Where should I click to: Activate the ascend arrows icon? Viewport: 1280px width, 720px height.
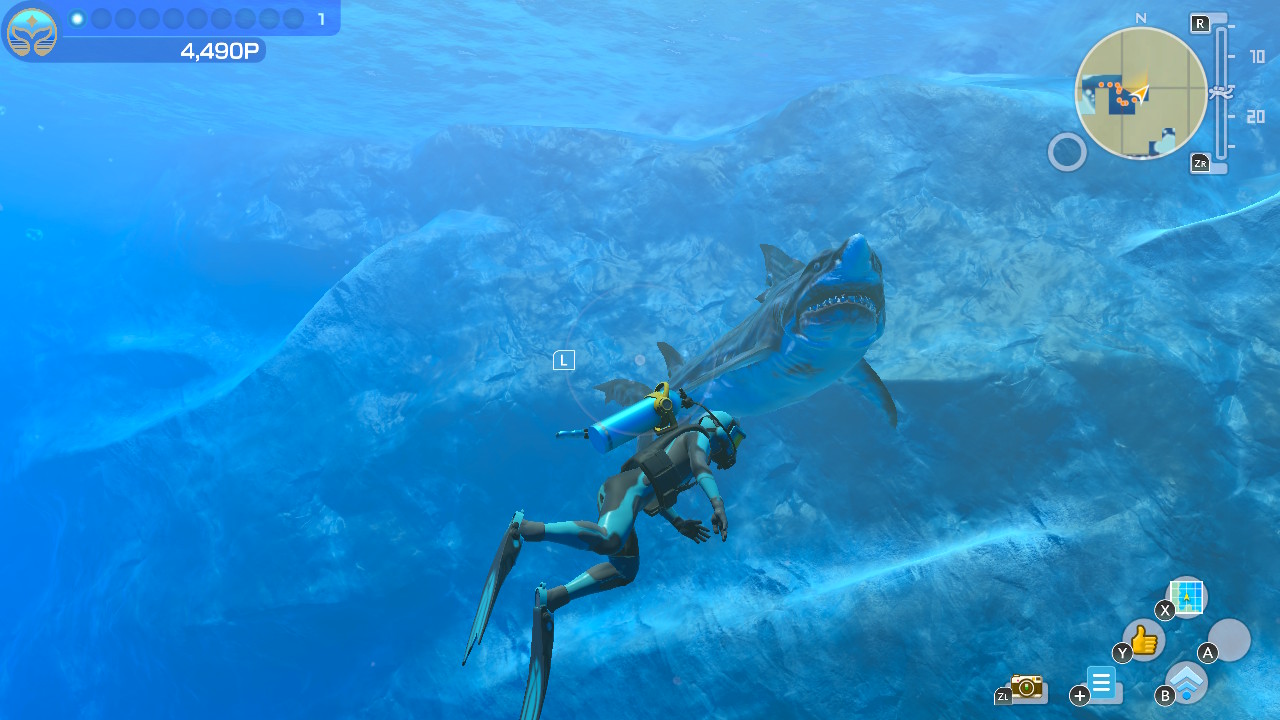[x=1187, y=682]
